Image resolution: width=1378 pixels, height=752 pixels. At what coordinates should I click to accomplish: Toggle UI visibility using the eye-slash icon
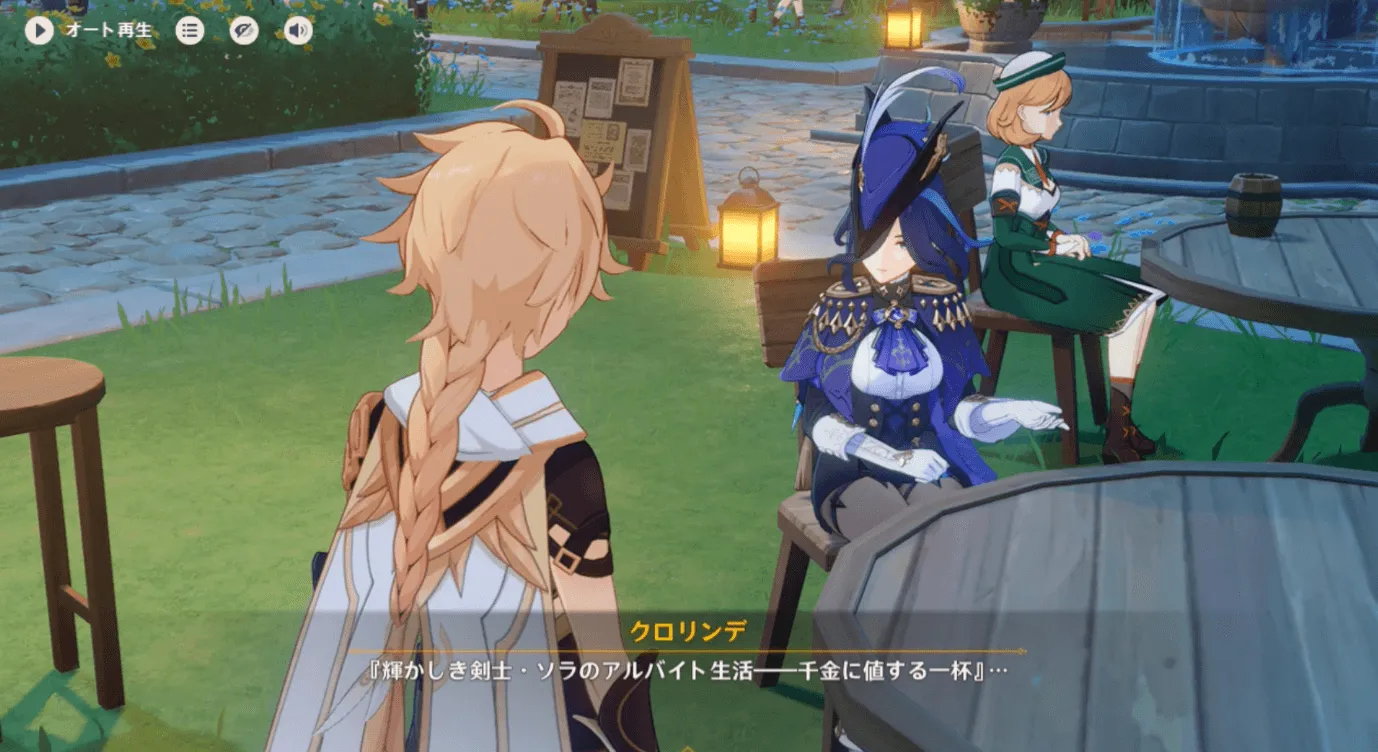[x=243, y=30]
